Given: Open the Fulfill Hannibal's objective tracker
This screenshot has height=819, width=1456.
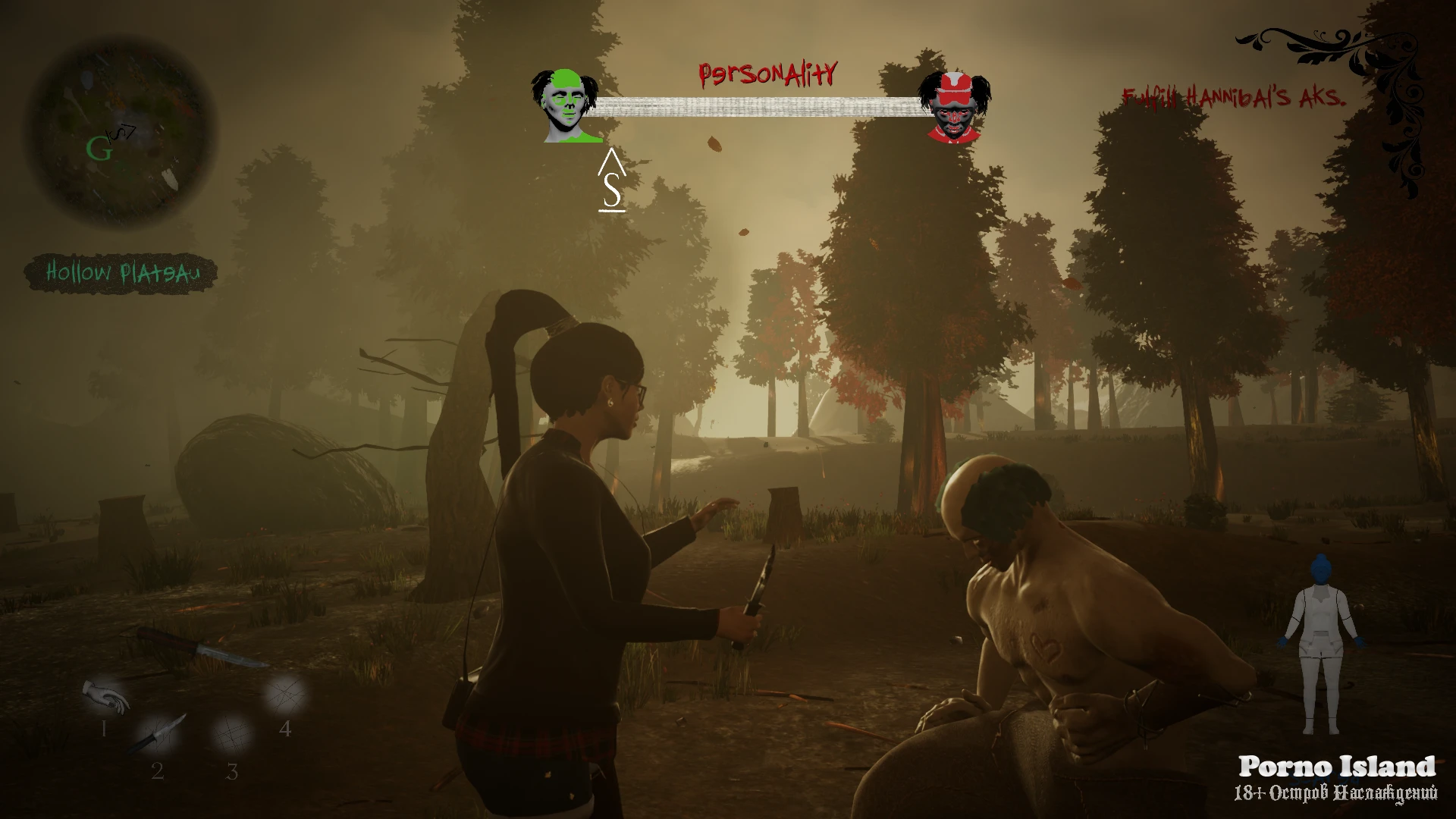Looking at the screenshot, I should click(x=1234, y=97).
